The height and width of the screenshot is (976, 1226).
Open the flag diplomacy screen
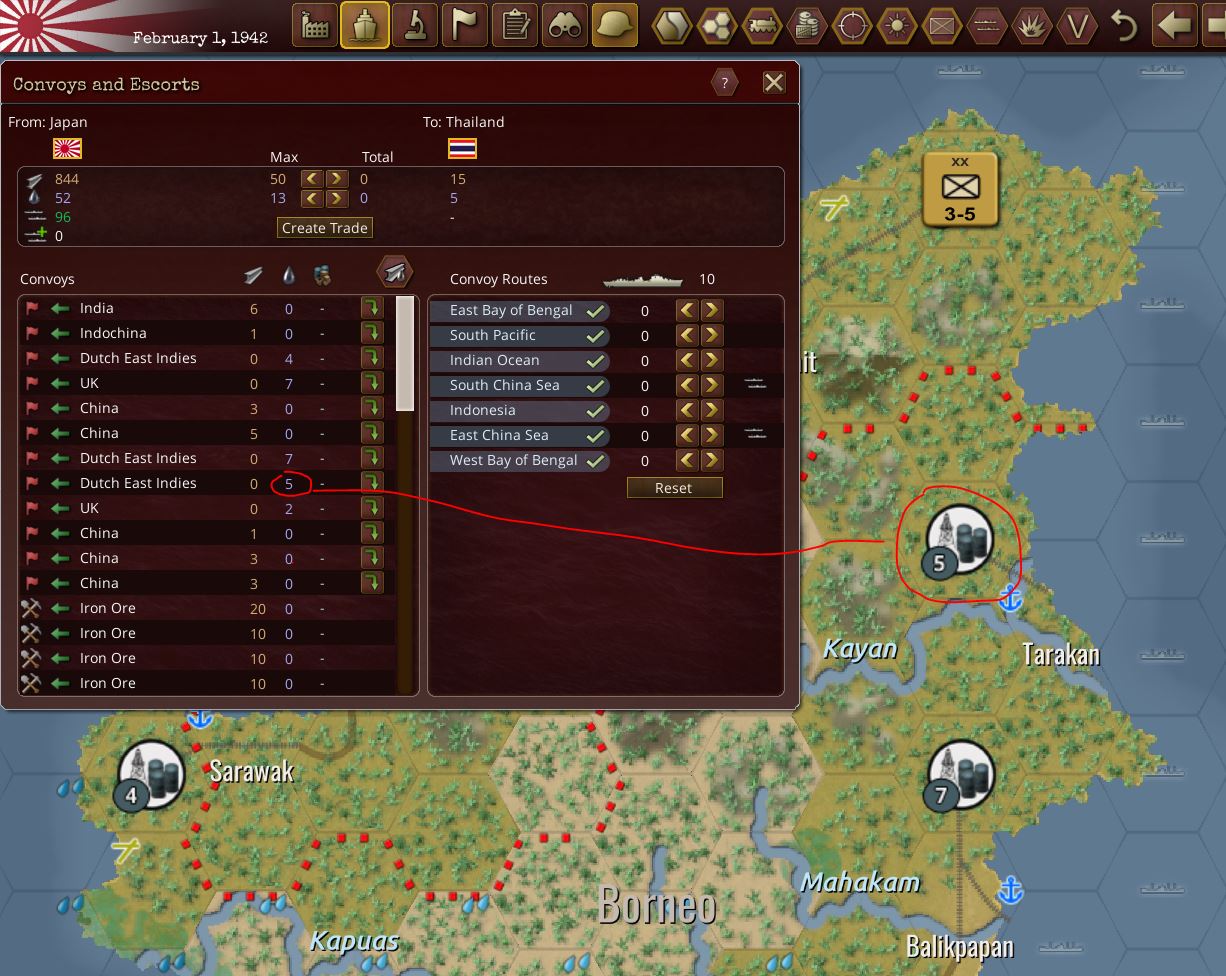[465, 26]
